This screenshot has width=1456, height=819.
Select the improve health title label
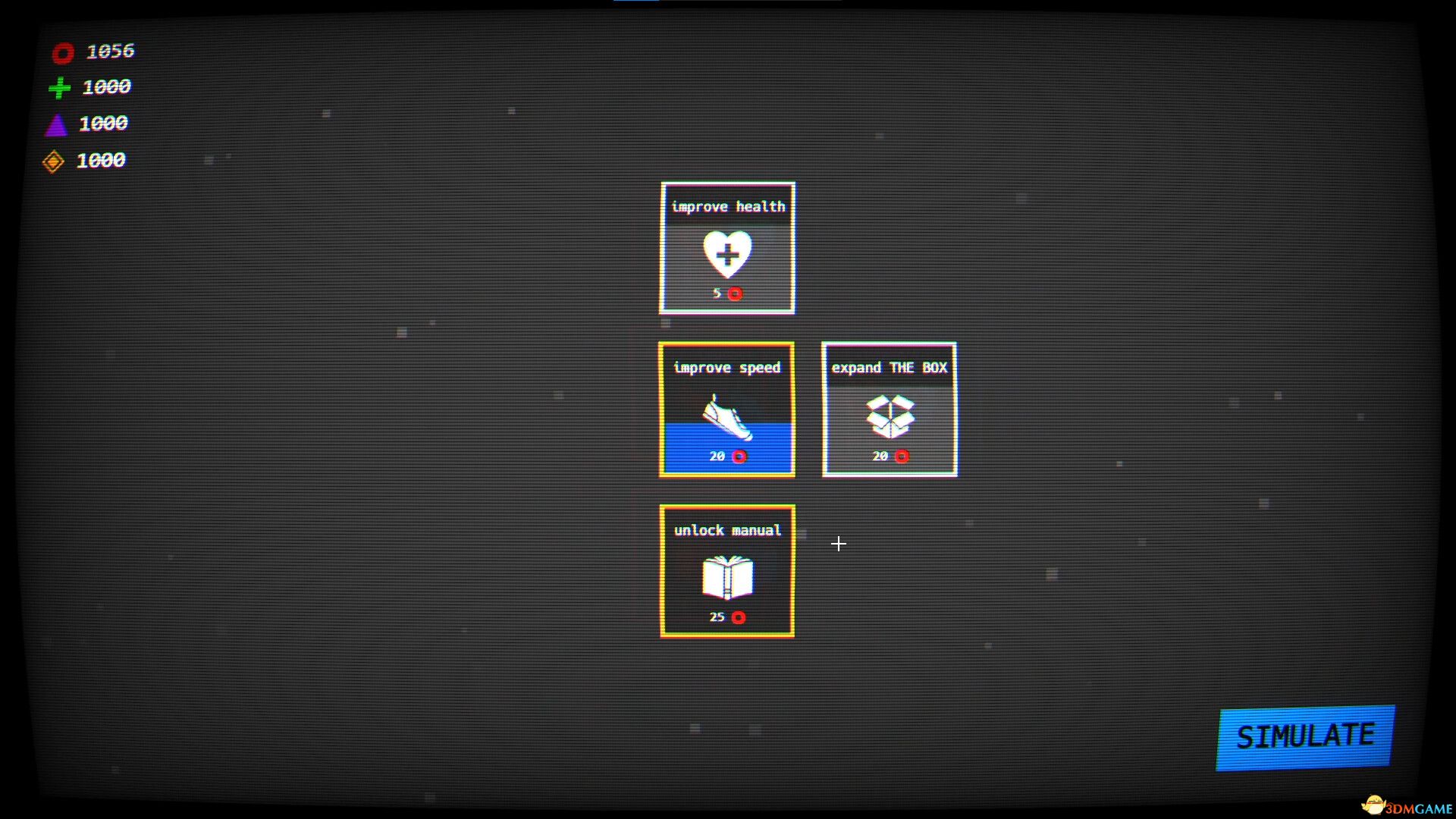(x=728, y=206)
